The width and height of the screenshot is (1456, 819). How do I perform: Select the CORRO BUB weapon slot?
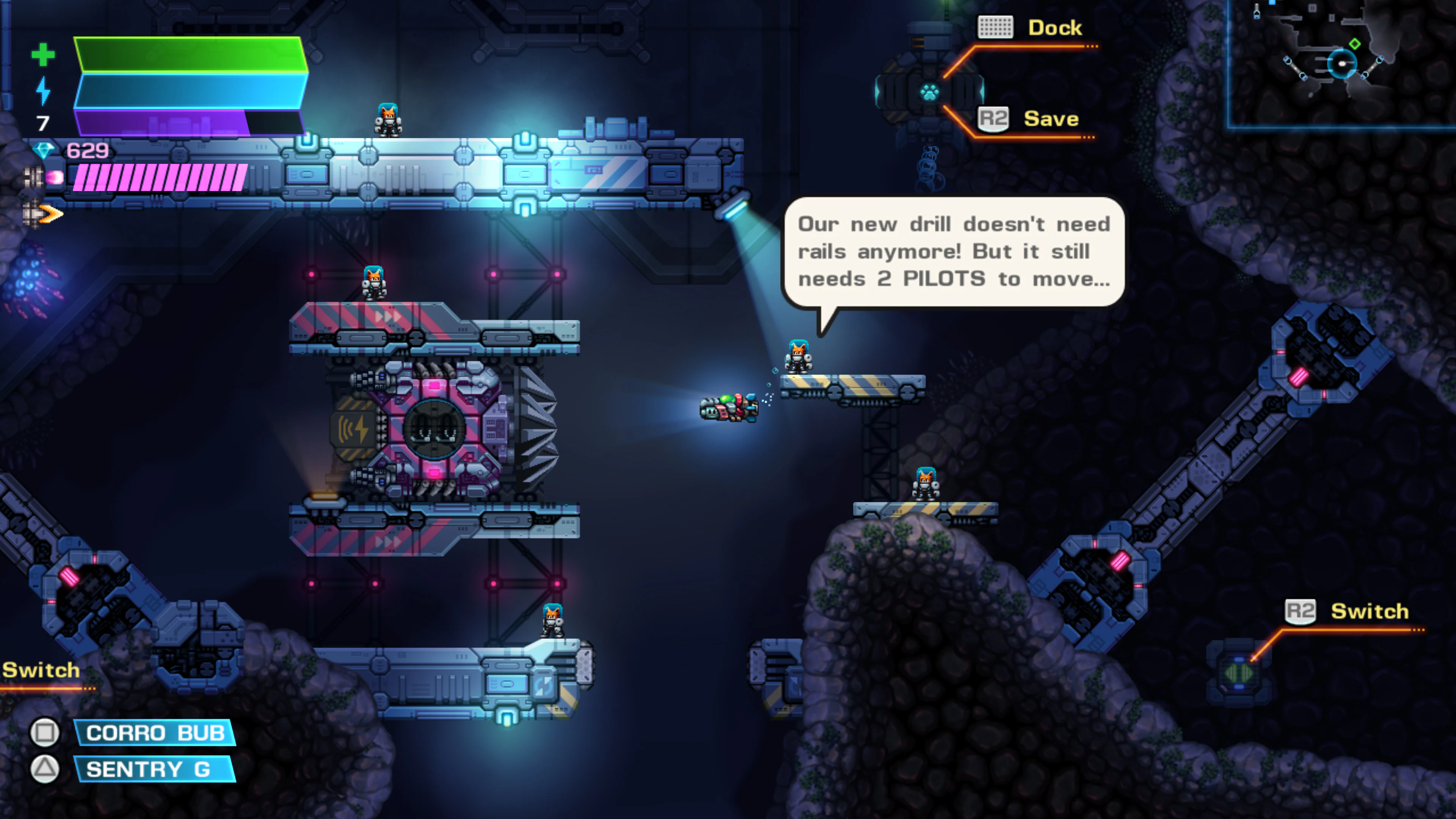pyautogui.click(x=154, y=733)
